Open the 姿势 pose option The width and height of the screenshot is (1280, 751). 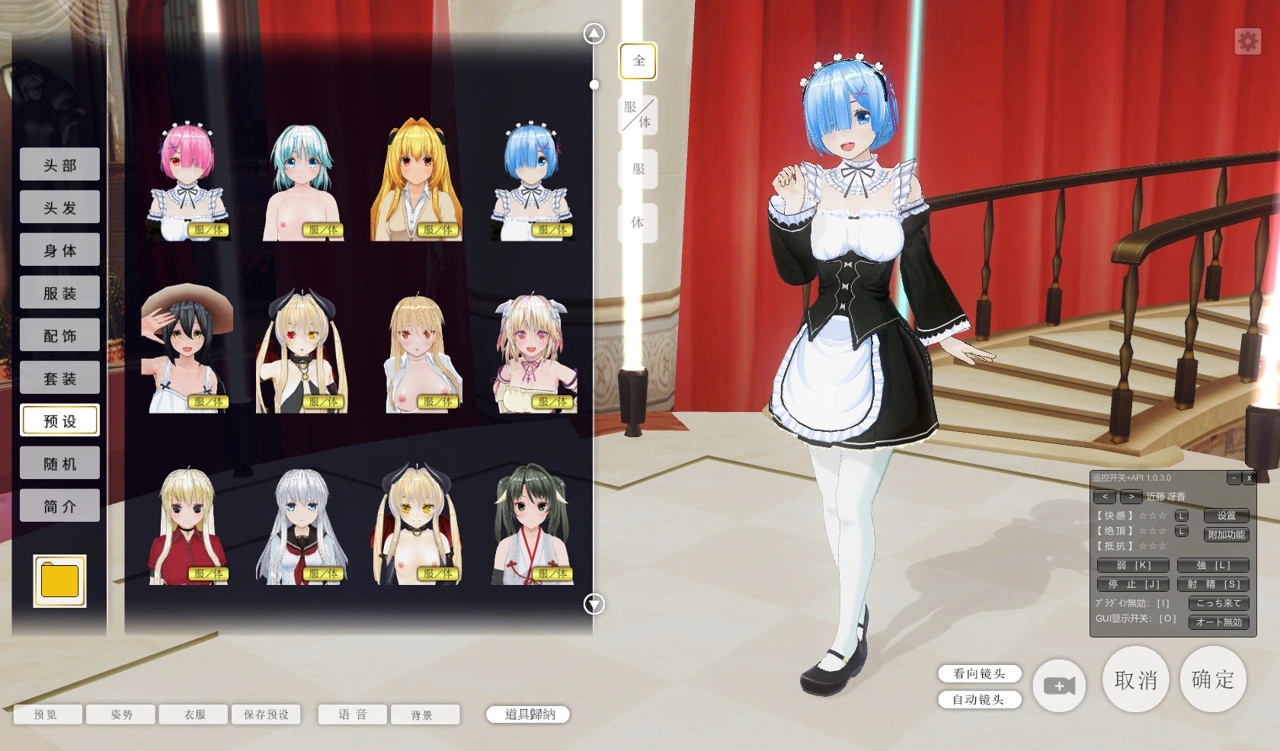tap(121, 715)
